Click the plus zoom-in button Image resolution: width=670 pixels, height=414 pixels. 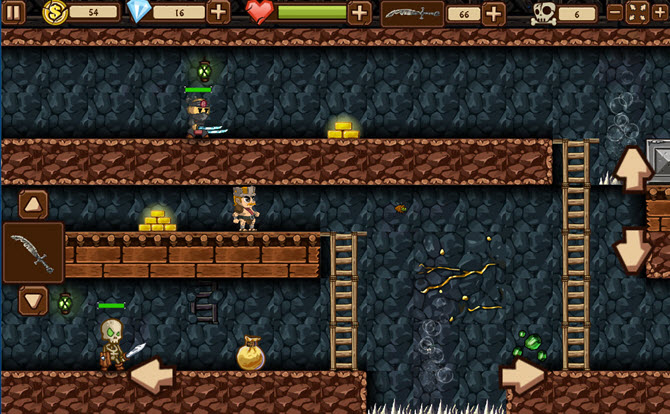click(659, 13)
